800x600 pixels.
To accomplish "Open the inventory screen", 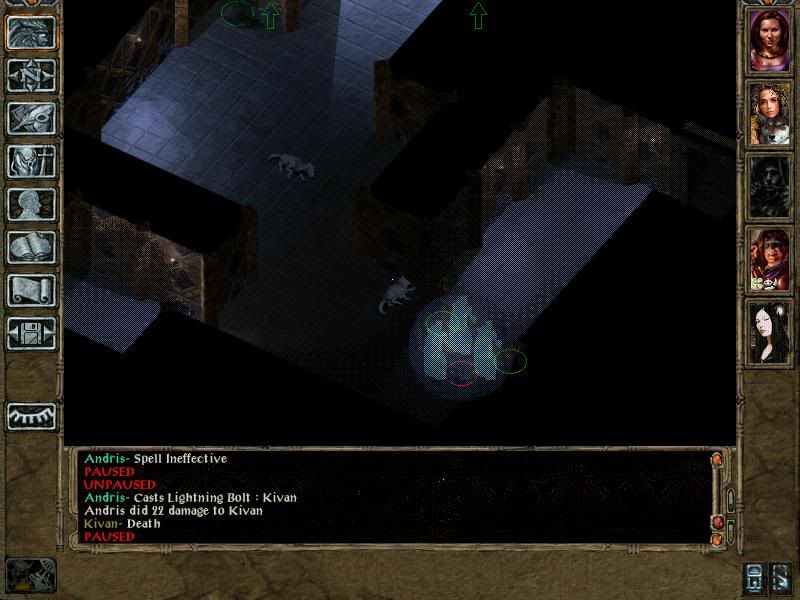I will click(30, 161).
